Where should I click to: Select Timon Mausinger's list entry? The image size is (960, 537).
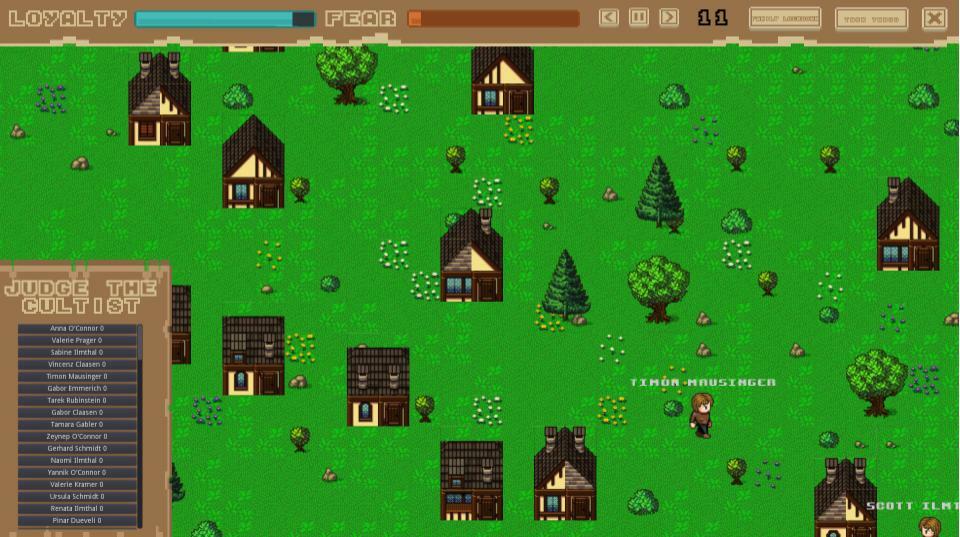pyautogui.click(x=78, y=377)
